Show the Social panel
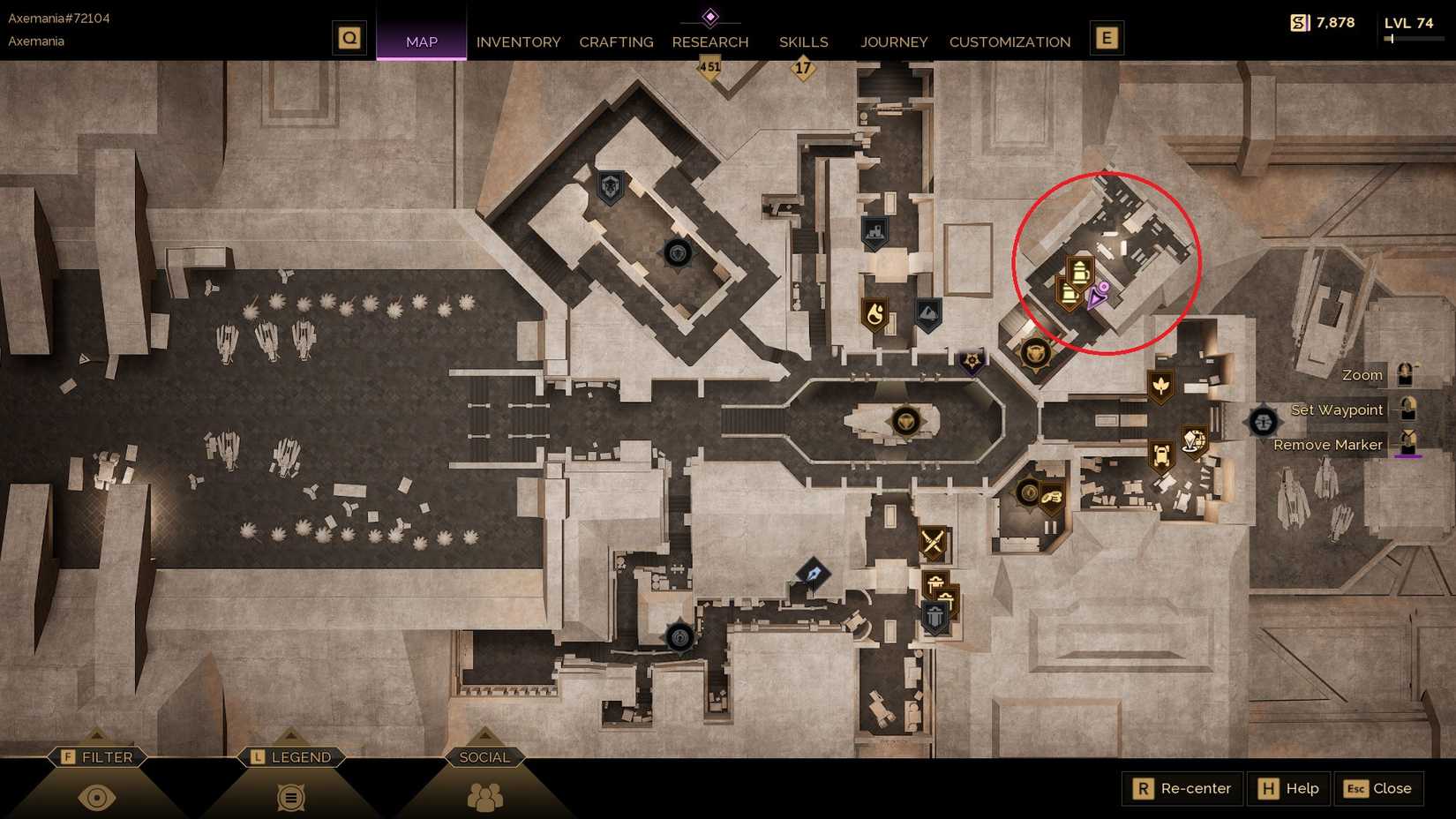The height and width of the screenshot is (819, 1456). point(484,756)
